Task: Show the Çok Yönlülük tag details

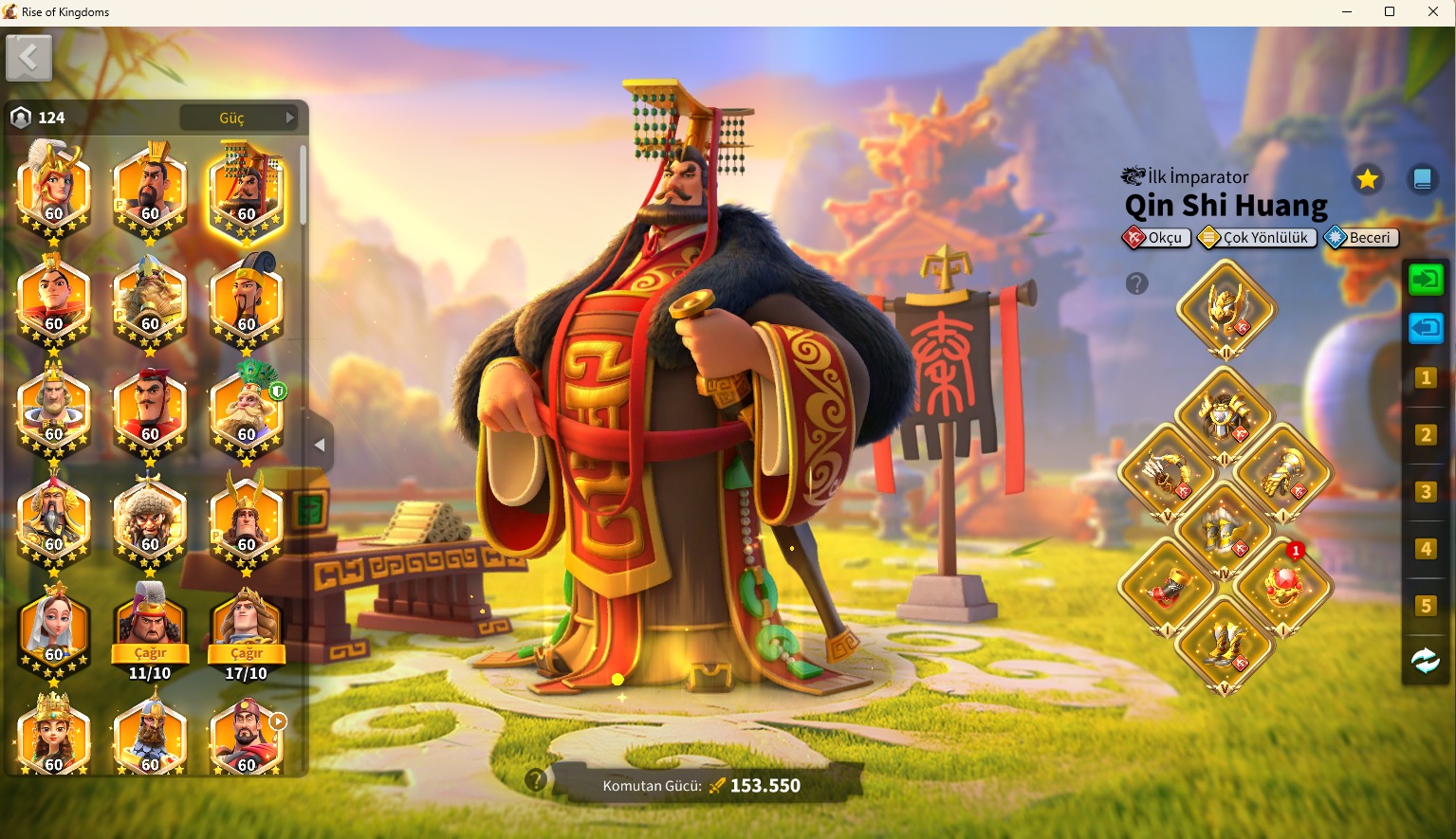Action: (x=1257, y=238)
